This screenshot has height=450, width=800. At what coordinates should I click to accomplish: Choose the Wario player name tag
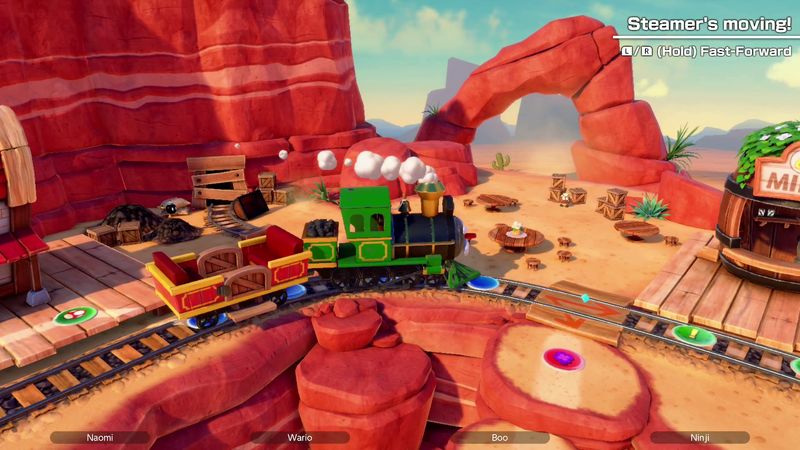point(300,437)
